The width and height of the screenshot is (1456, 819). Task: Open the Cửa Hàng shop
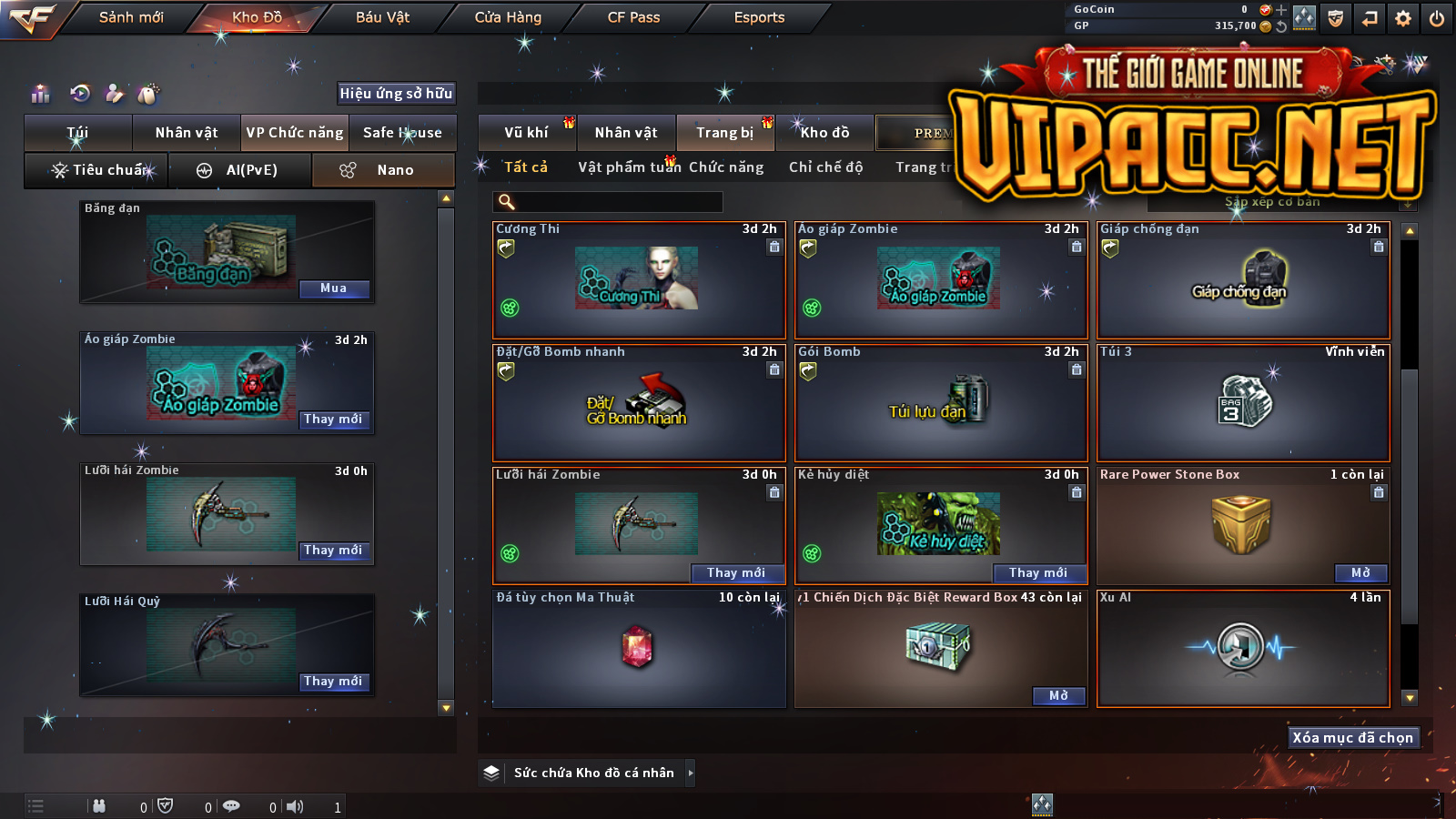508,17
